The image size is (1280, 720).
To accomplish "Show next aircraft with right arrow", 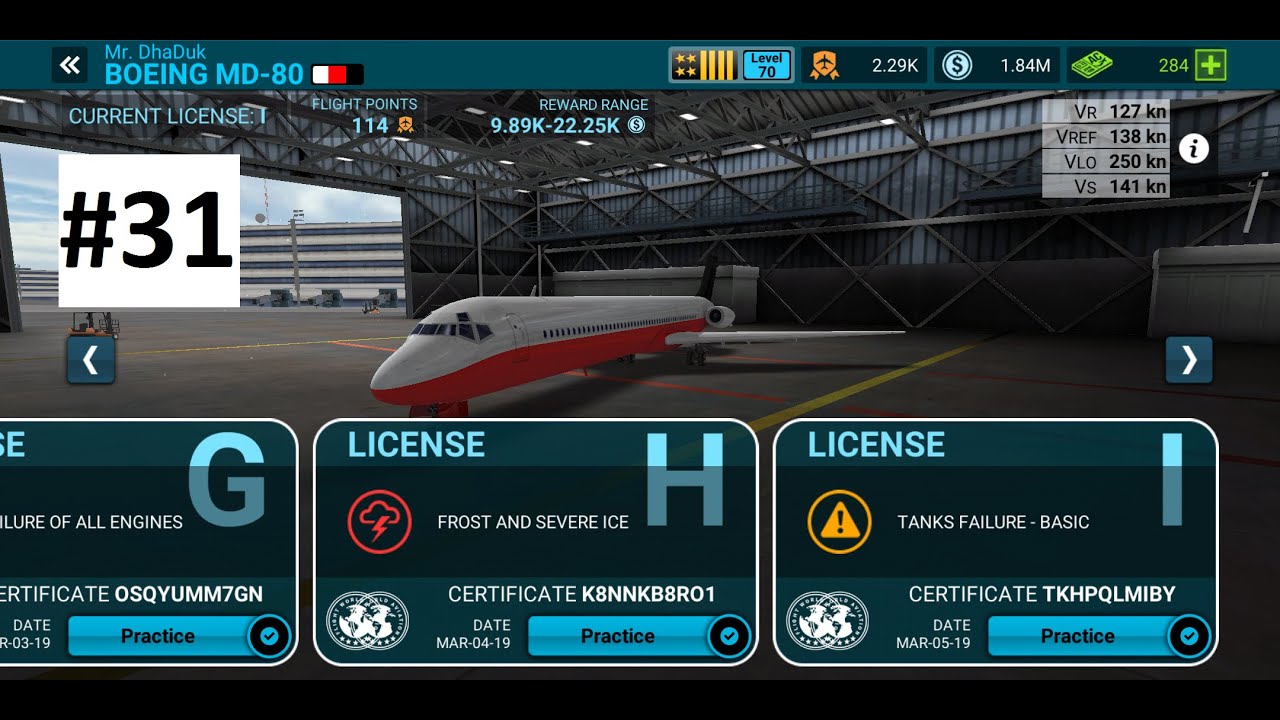I will pos(1189,360).
